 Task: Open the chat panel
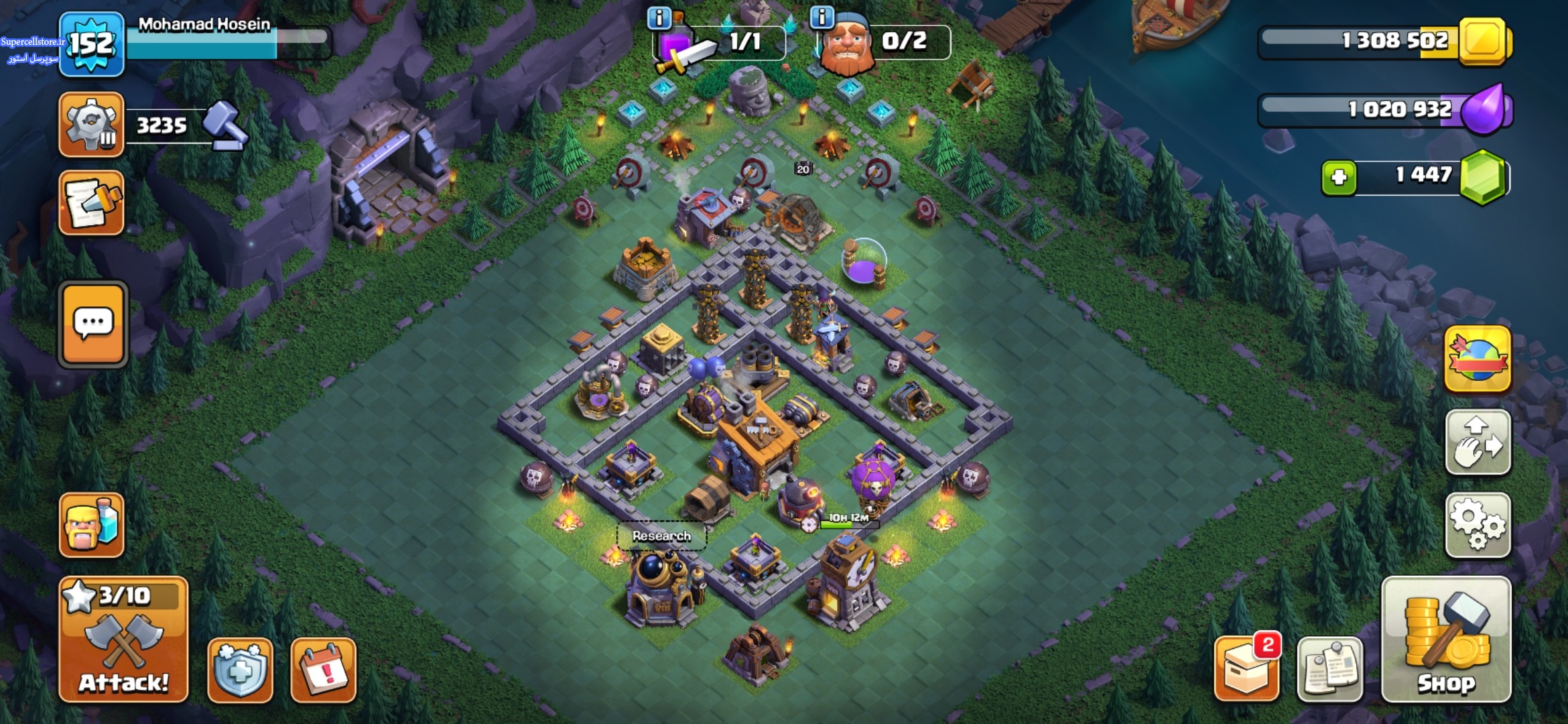93,324
